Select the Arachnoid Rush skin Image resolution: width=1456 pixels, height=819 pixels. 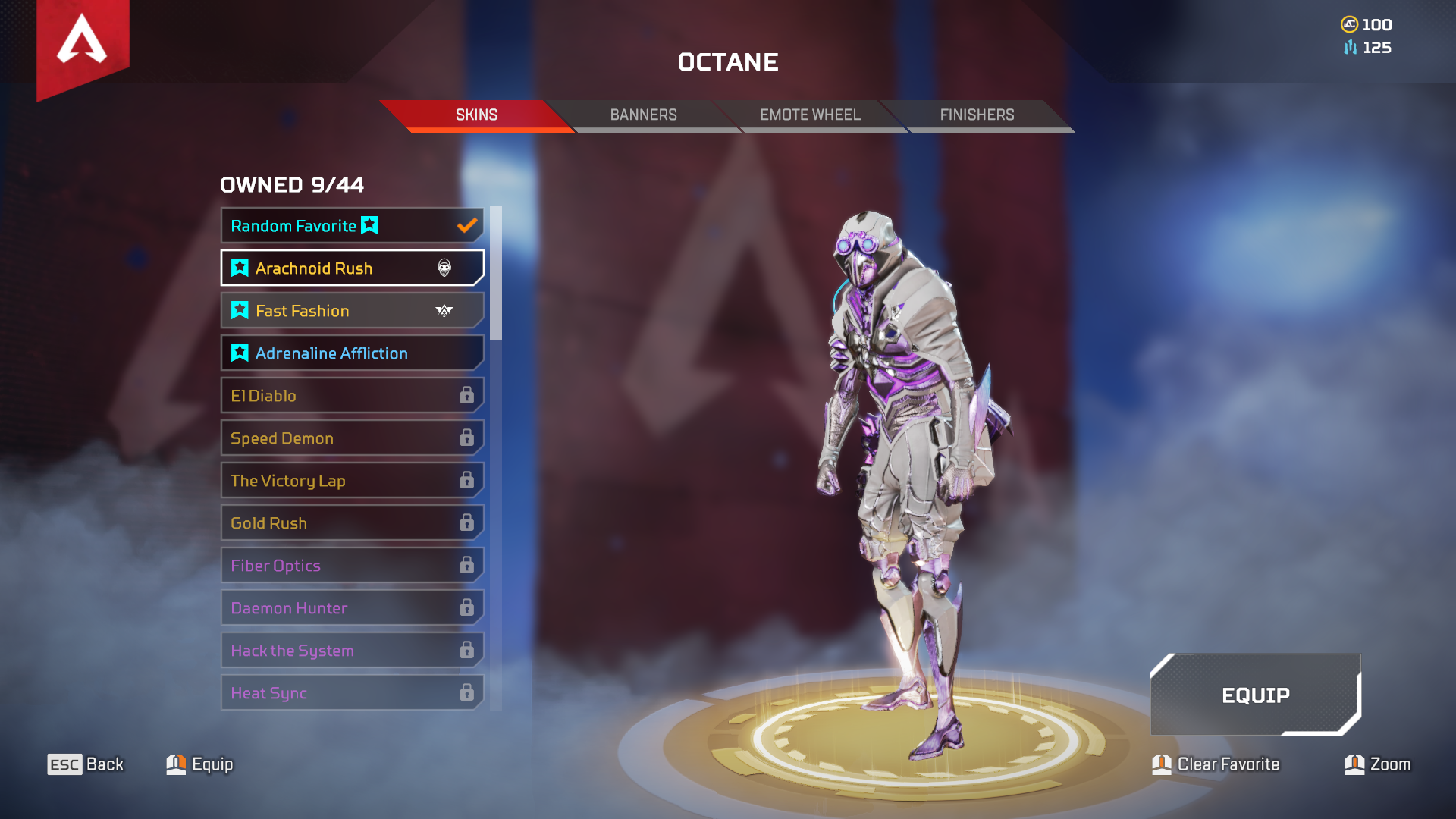[352, 268]
